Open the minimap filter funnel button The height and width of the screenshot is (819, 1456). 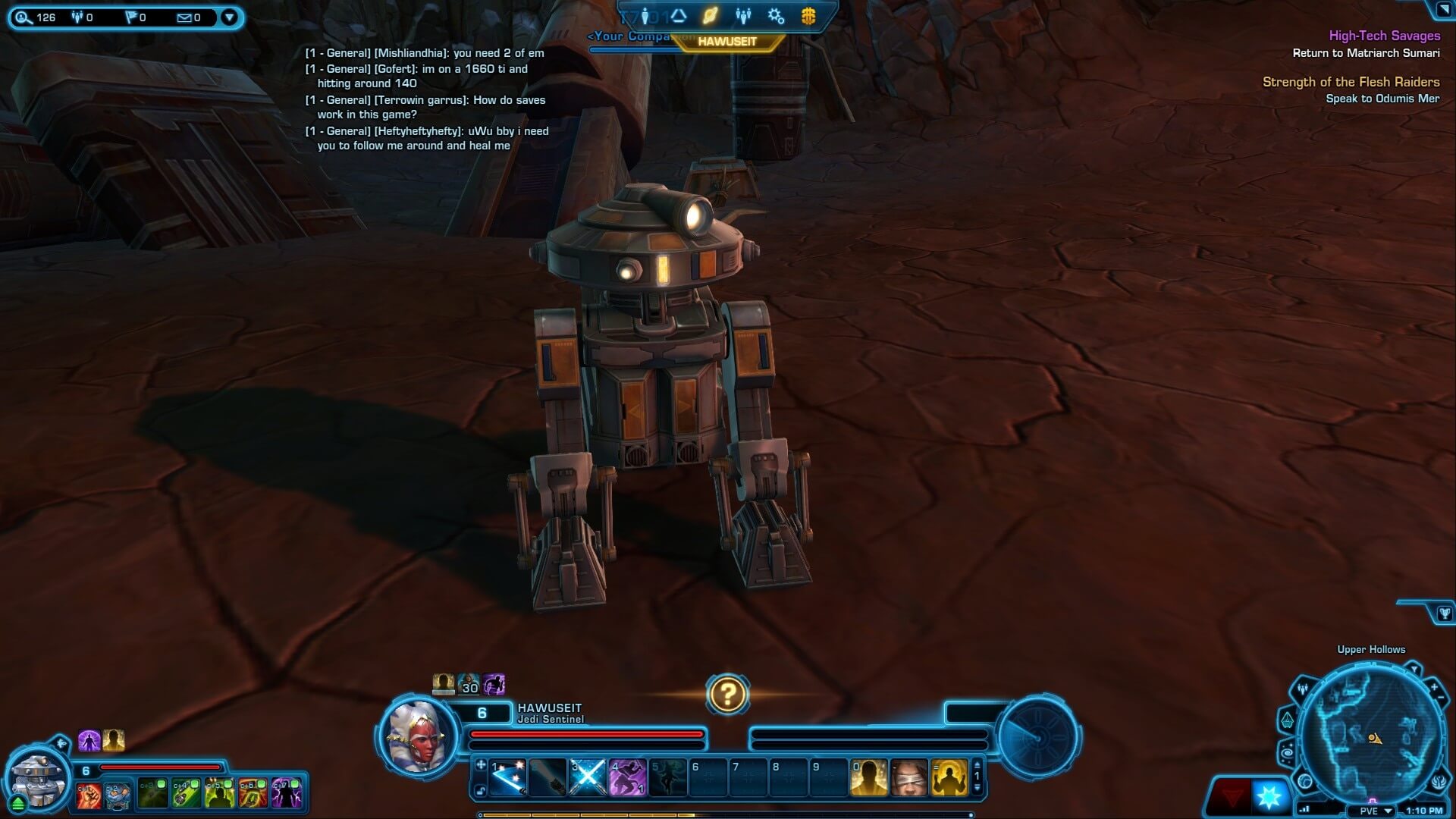(x=1414, y=669)
